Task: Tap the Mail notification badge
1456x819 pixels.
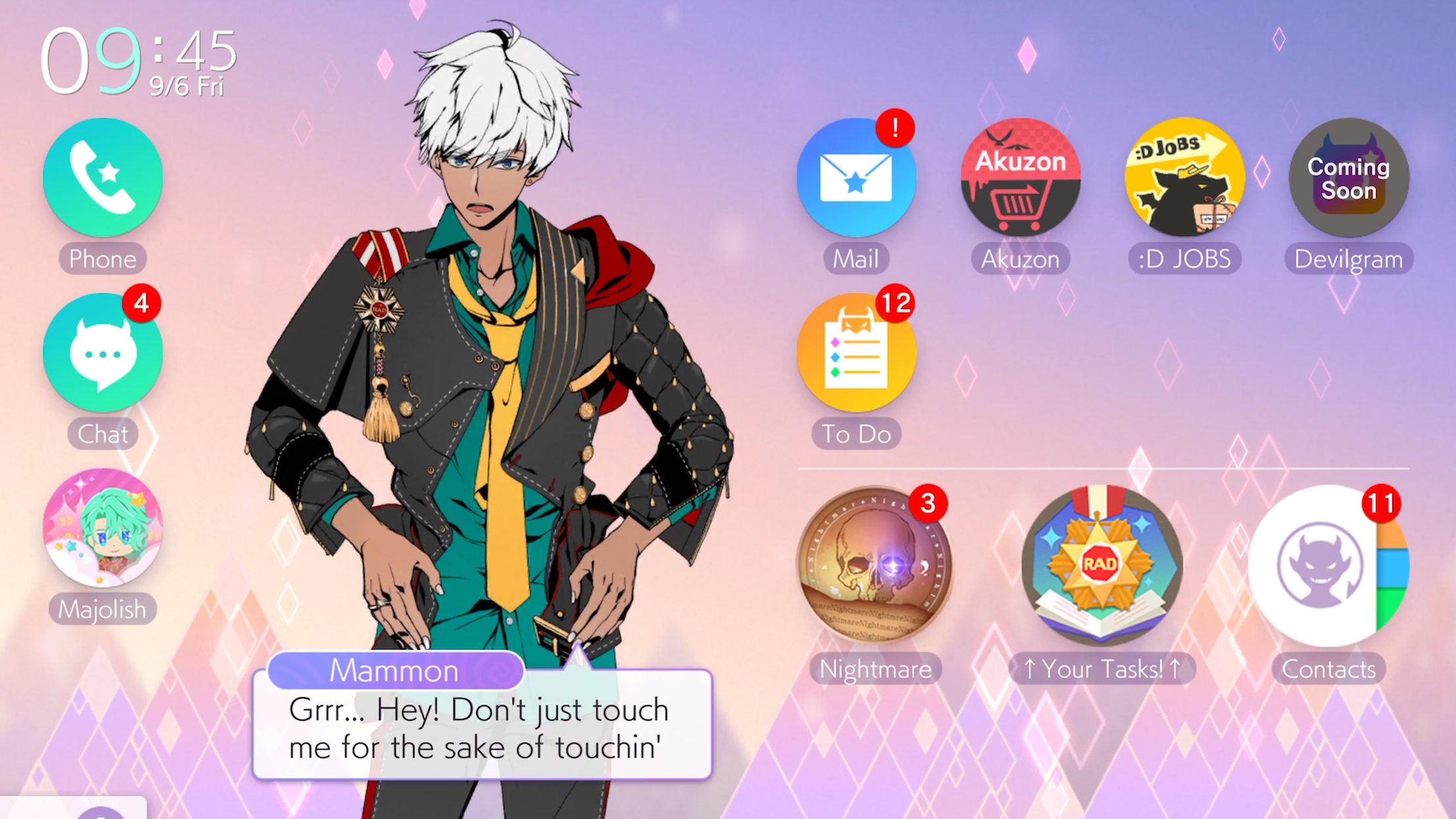Action: point(895,130)
